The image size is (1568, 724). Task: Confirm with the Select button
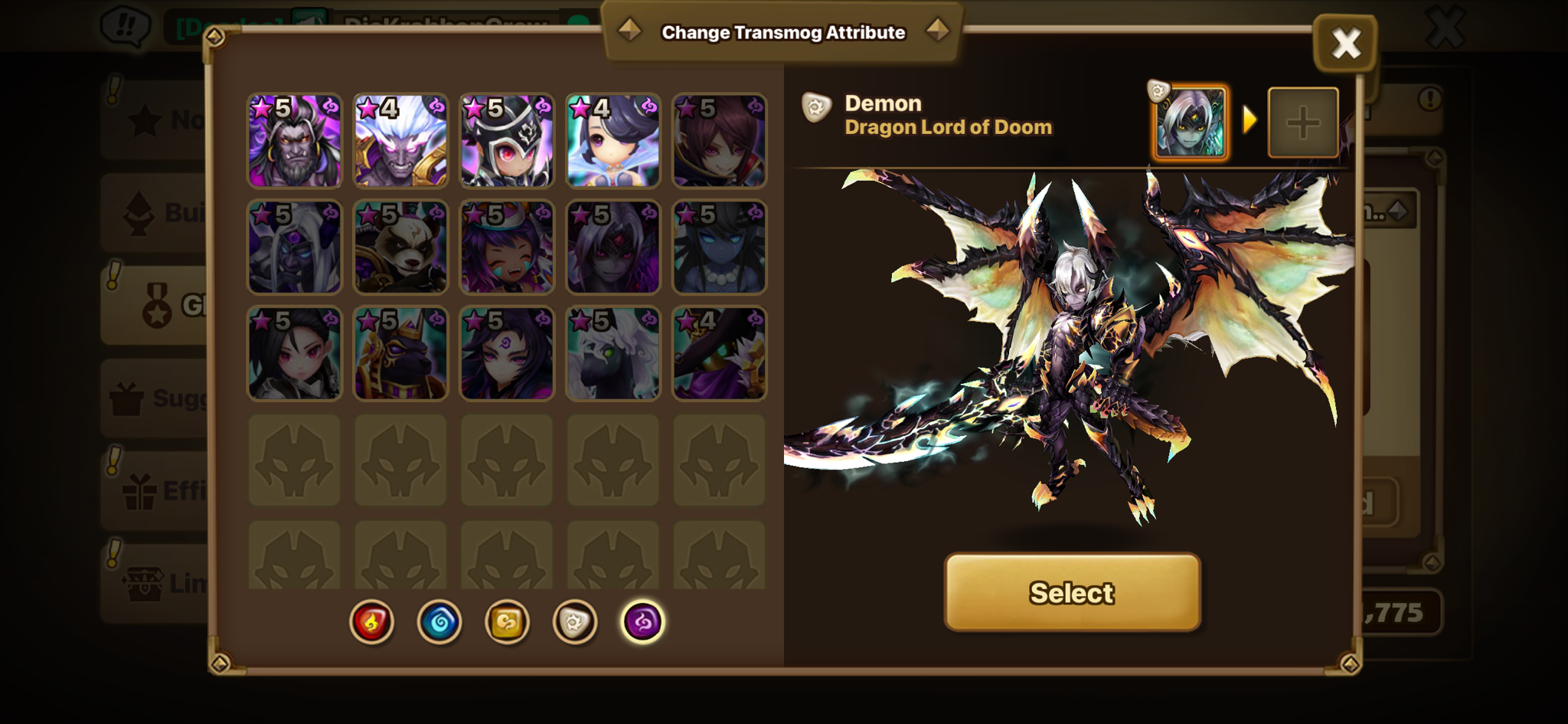tap(1072, 592)
